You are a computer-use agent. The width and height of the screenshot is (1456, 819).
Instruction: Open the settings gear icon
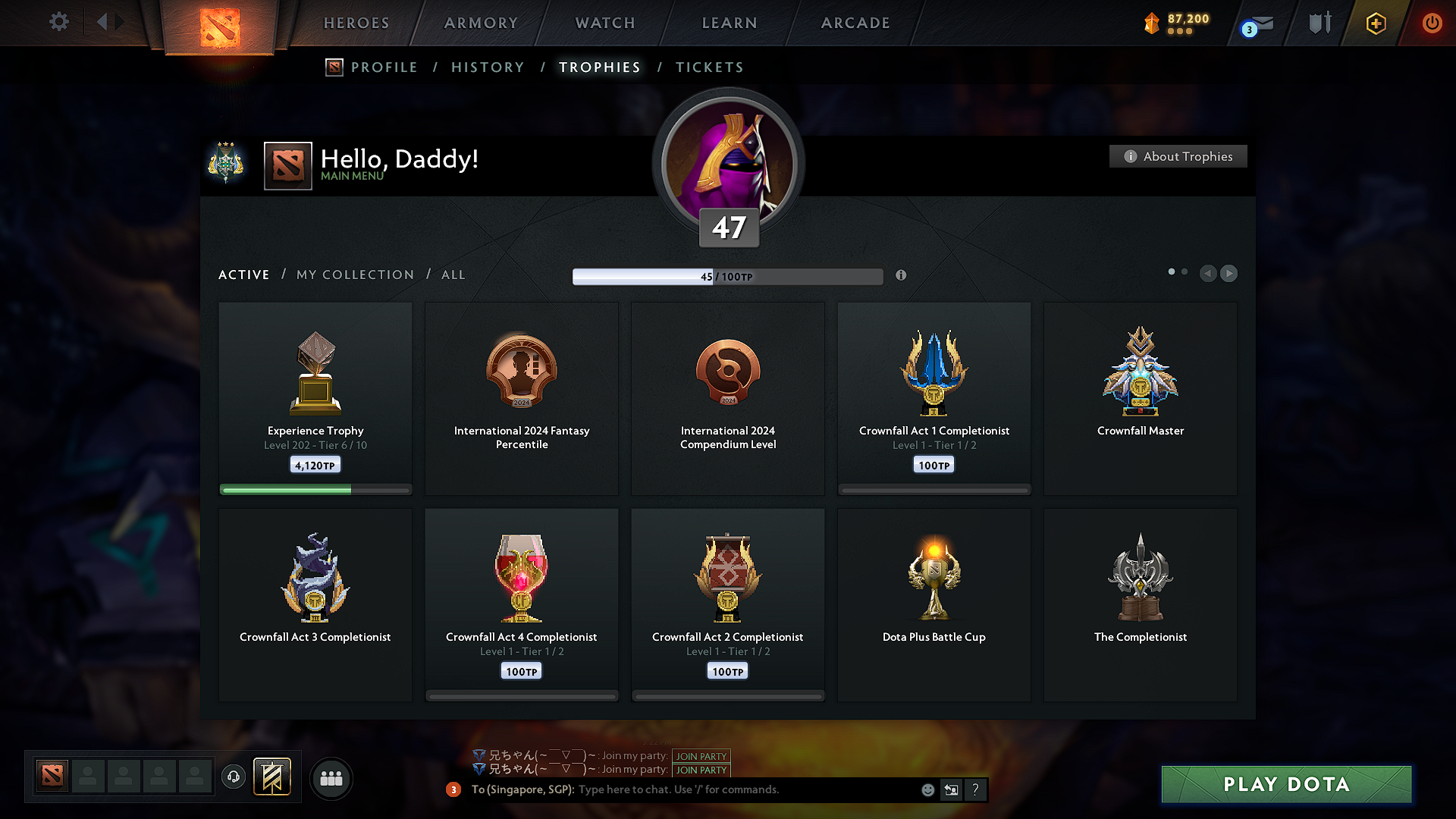pyautogui.click(x=58, y=22)
